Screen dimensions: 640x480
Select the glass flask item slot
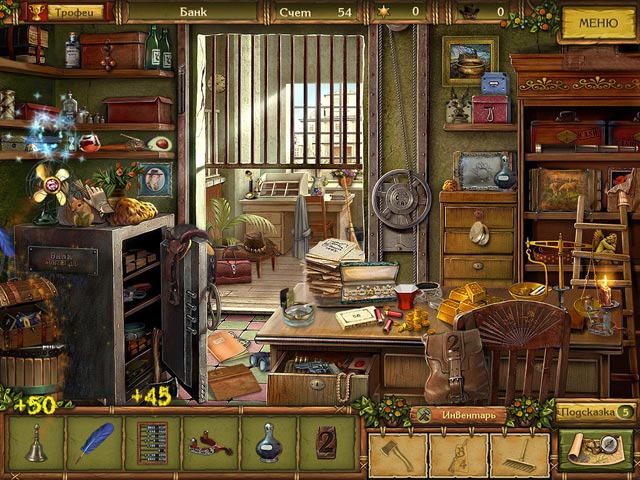pyautogui.click(x=268, y=444)
